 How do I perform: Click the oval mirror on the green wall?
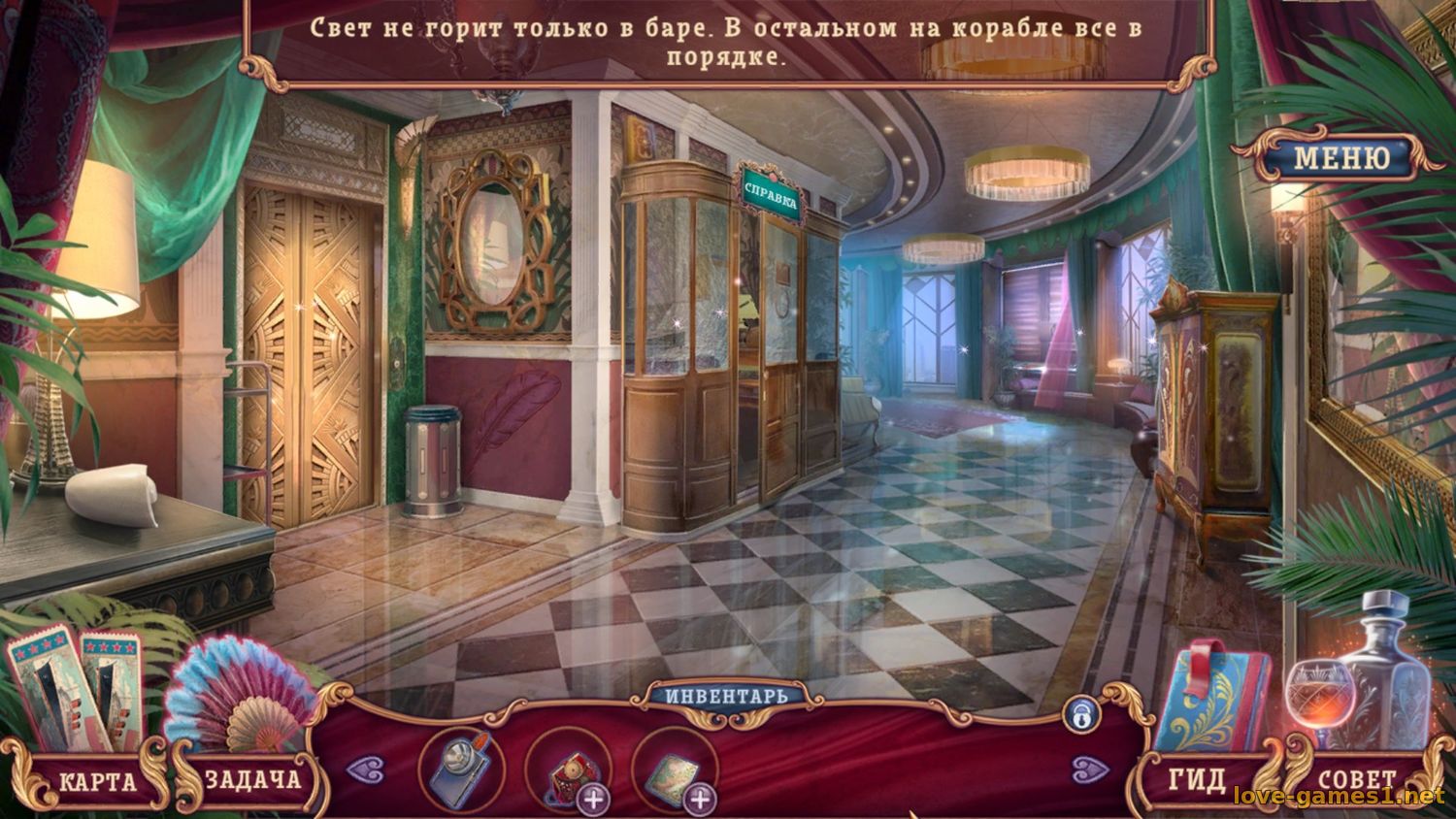[x=493, y=244]
